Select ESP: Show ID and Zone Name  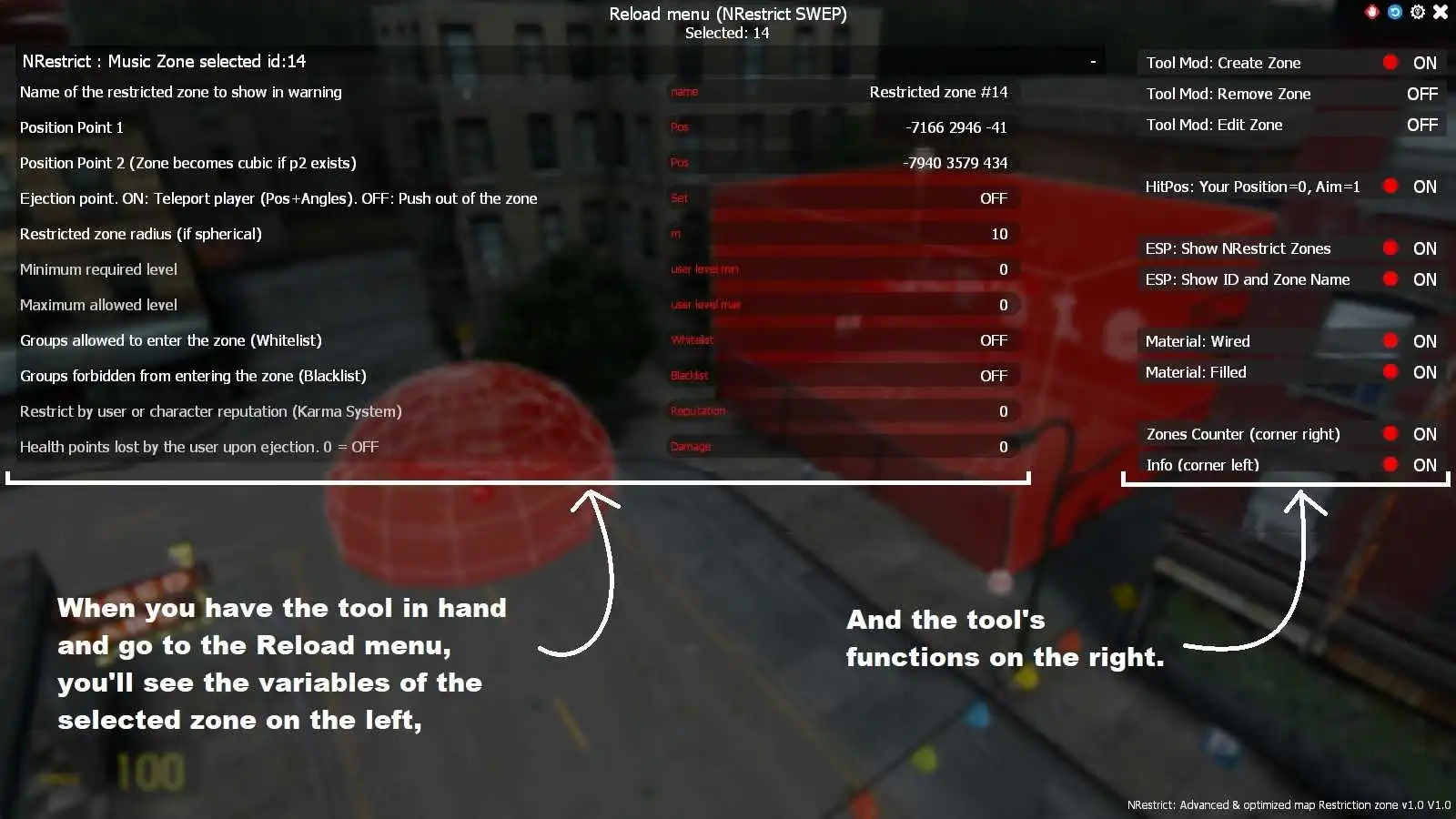tap(1390, 279)
